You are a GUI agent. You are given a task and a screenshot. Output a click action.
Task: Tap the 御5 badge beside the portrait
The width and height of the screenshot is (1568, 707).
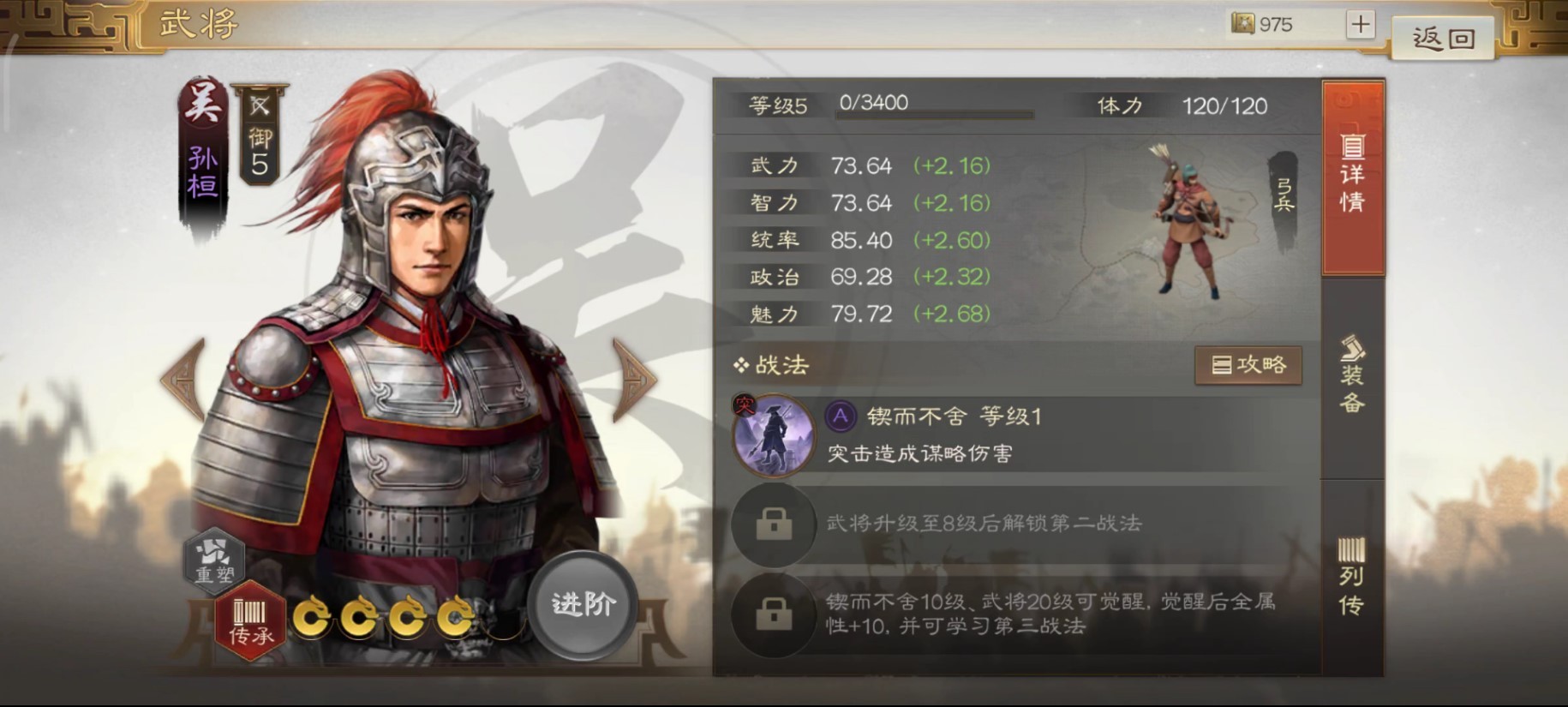tap(258, 141)
